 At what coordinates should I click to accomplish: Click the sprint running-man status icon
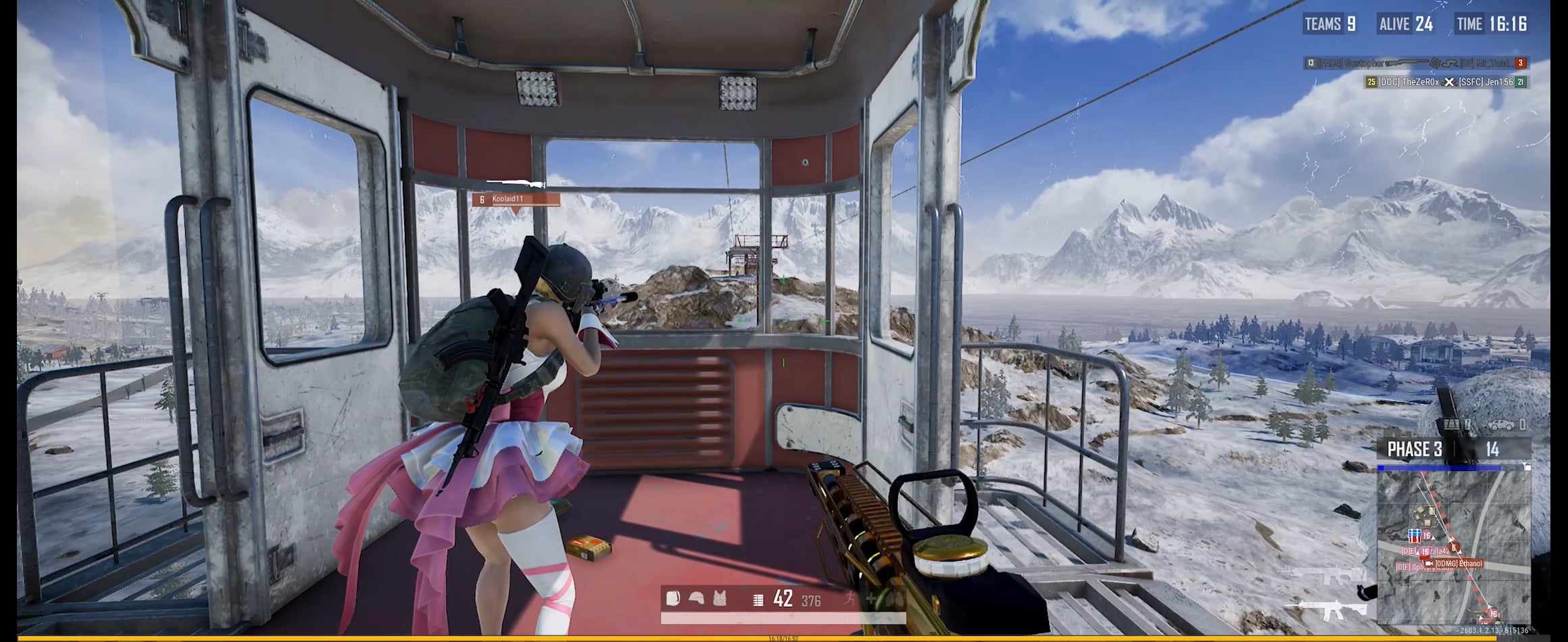tap(850, 598)
